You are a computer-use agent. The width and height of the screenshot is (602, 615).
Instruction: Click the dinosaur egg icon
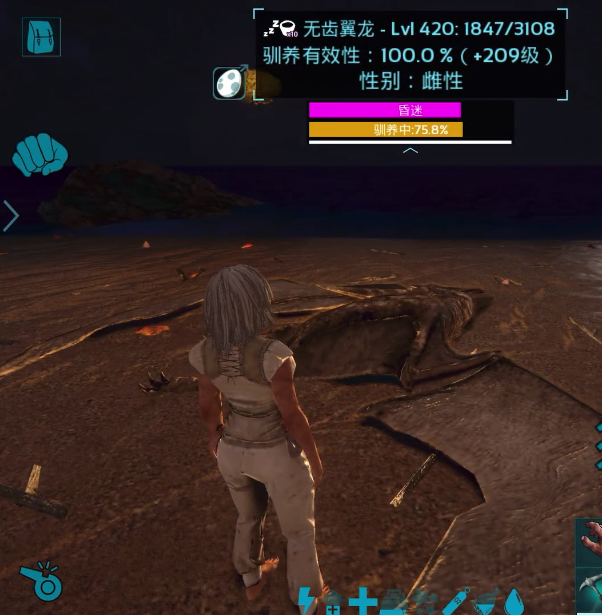coord(230,83)
